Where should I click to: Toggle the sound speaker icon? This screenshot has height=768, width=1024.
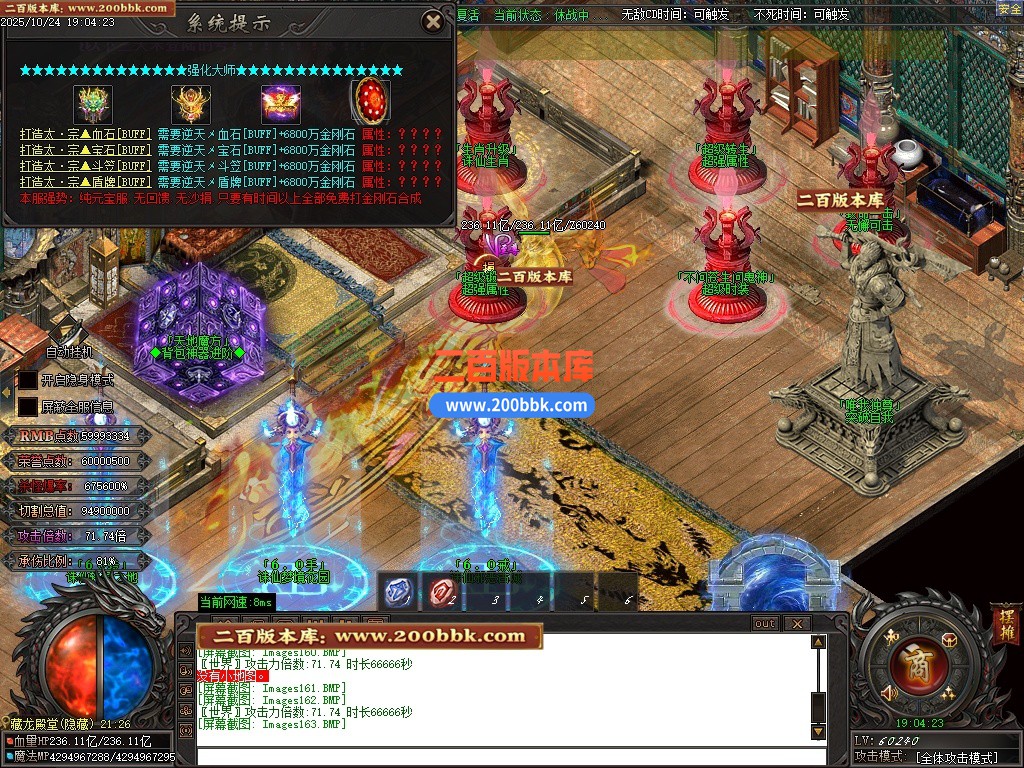pyautogui.click(x=888, y=692)
